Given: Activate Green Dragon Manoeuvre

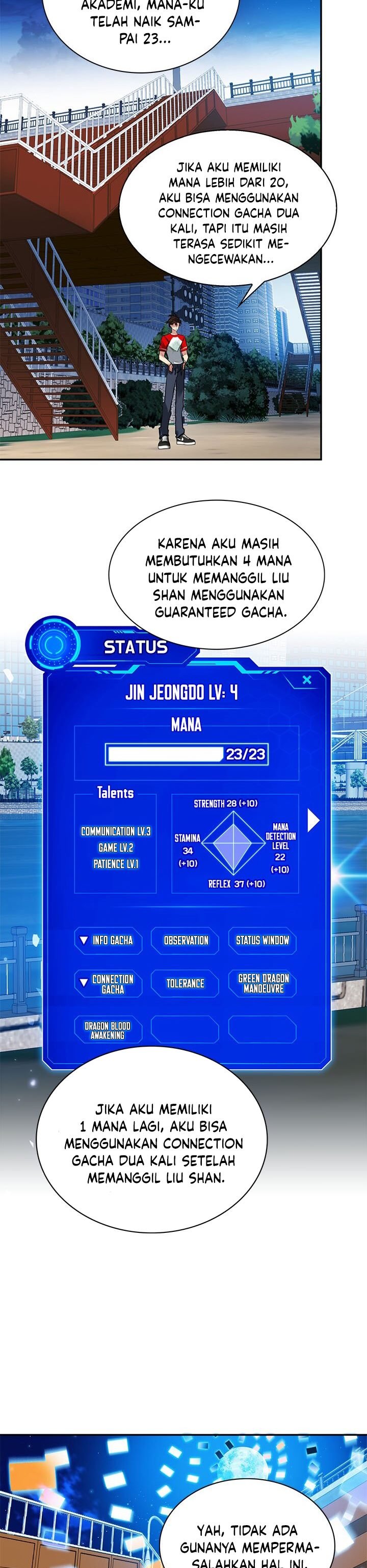Looking at the screenshot, I should point(263,983).
